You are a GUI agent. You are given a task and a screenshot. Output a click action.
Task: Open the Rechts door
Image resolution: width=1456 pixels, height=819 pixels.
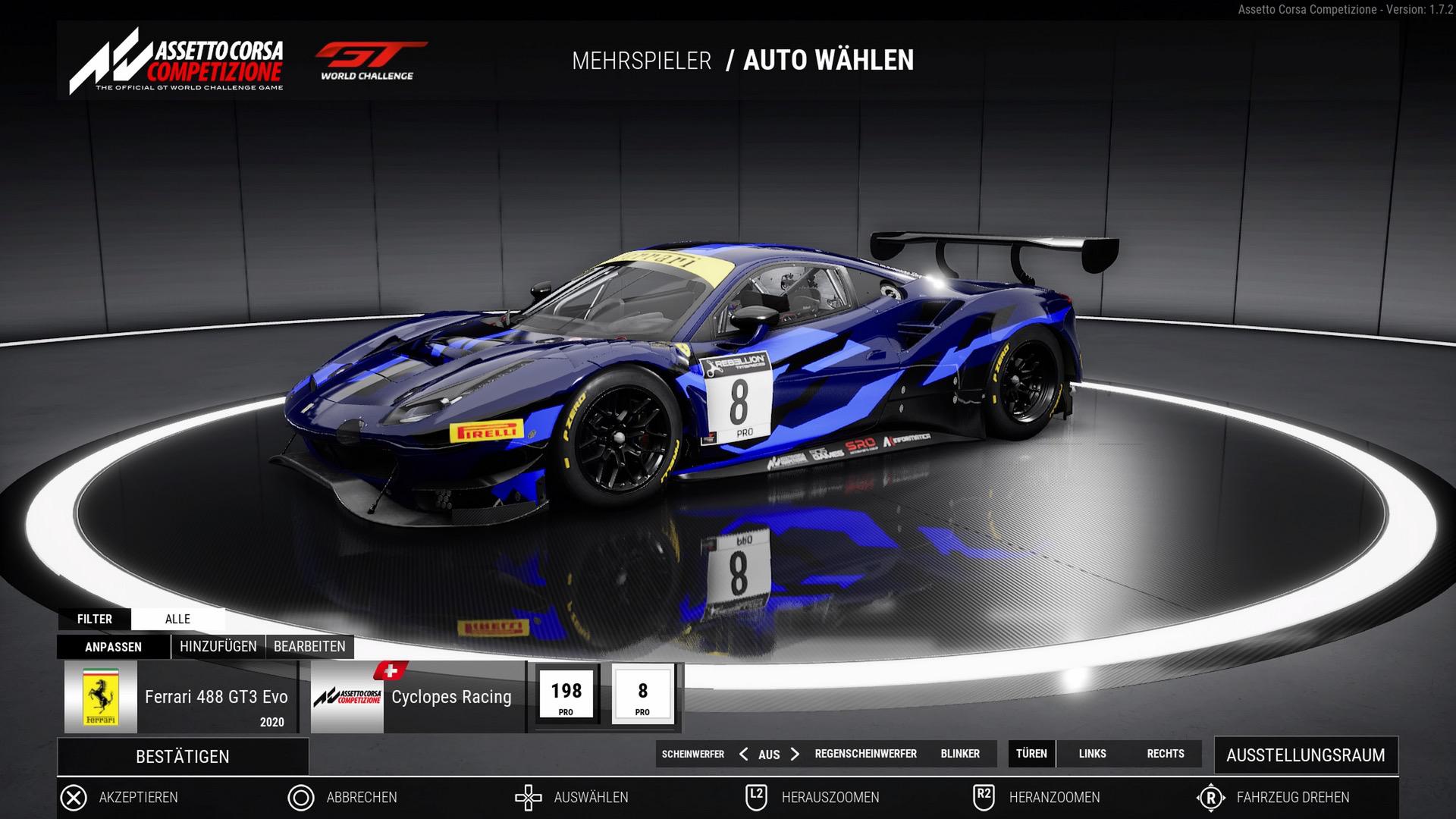pyautogui.click(x=1166, y=754)
